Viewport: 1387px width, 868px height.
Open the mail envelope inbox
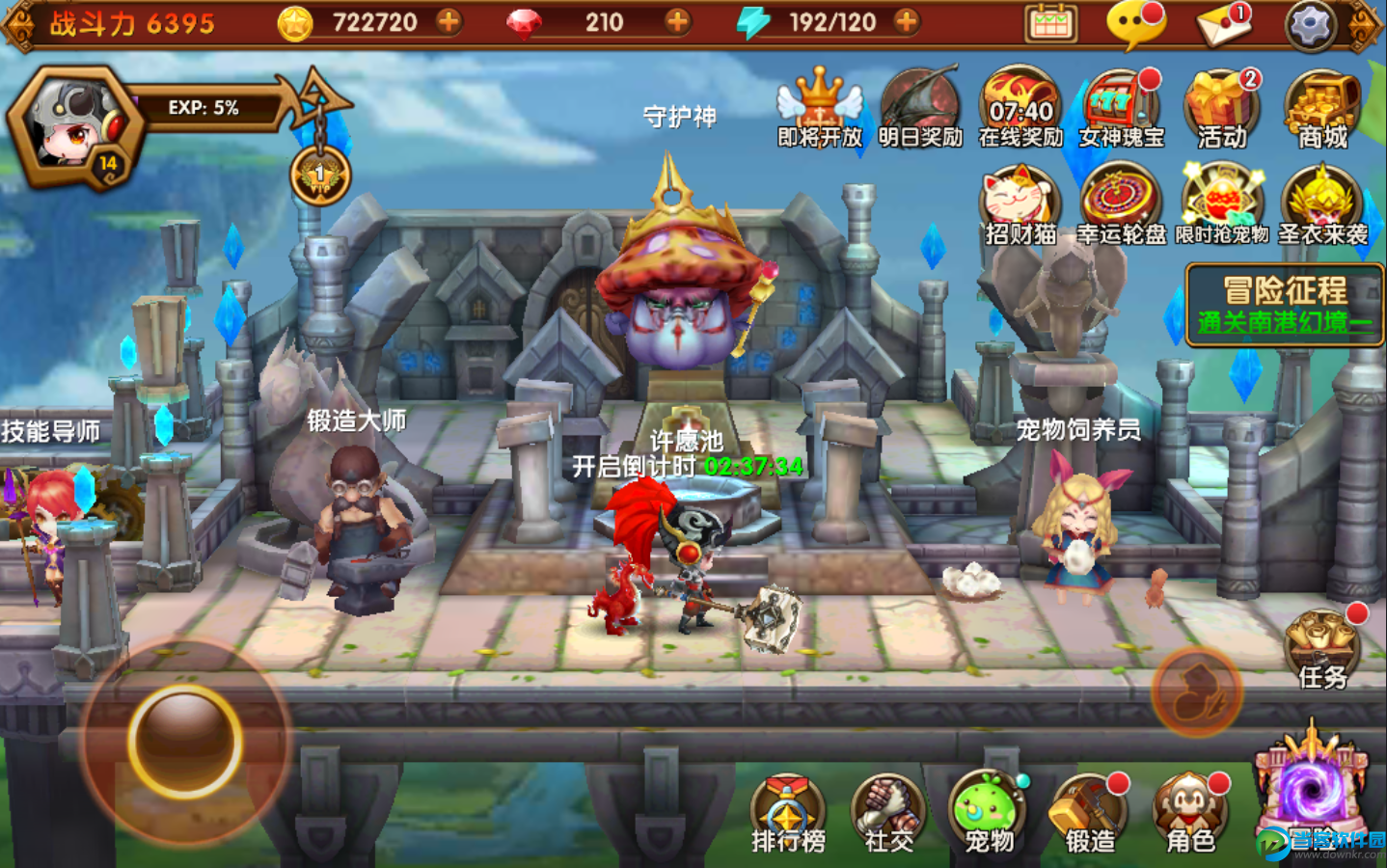pyautogui.click(x=1224, y=24)
